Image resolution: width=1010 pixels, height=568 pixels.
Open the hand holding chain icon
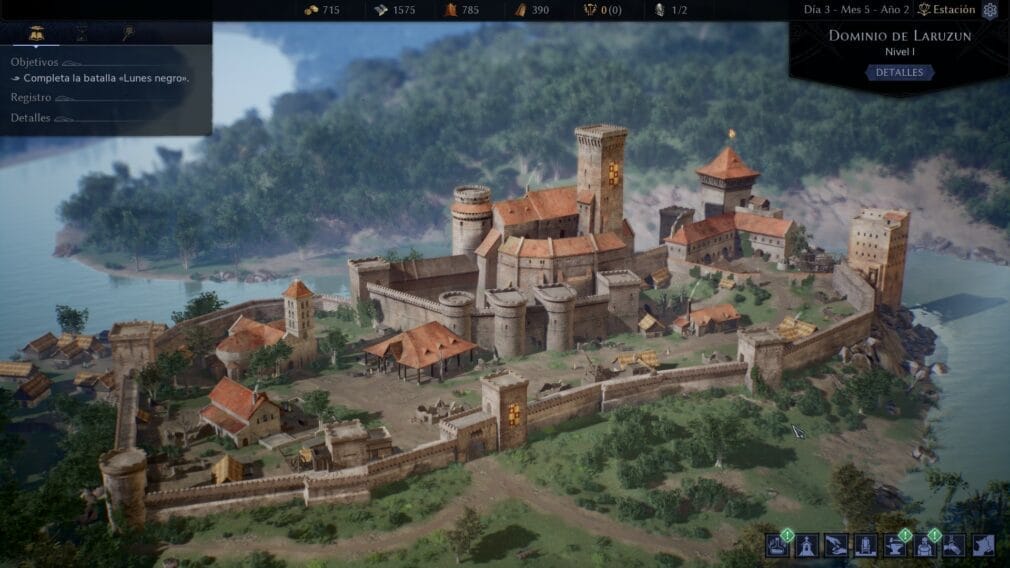[953, 545]
